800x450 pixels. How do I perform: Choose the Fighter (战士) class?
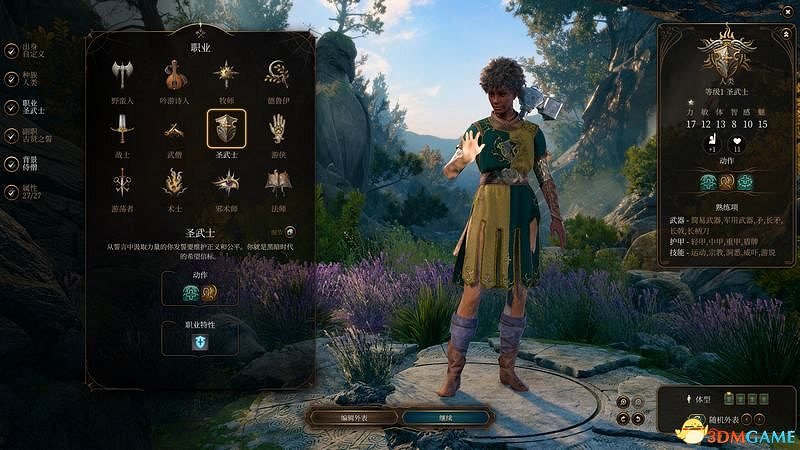122,130
